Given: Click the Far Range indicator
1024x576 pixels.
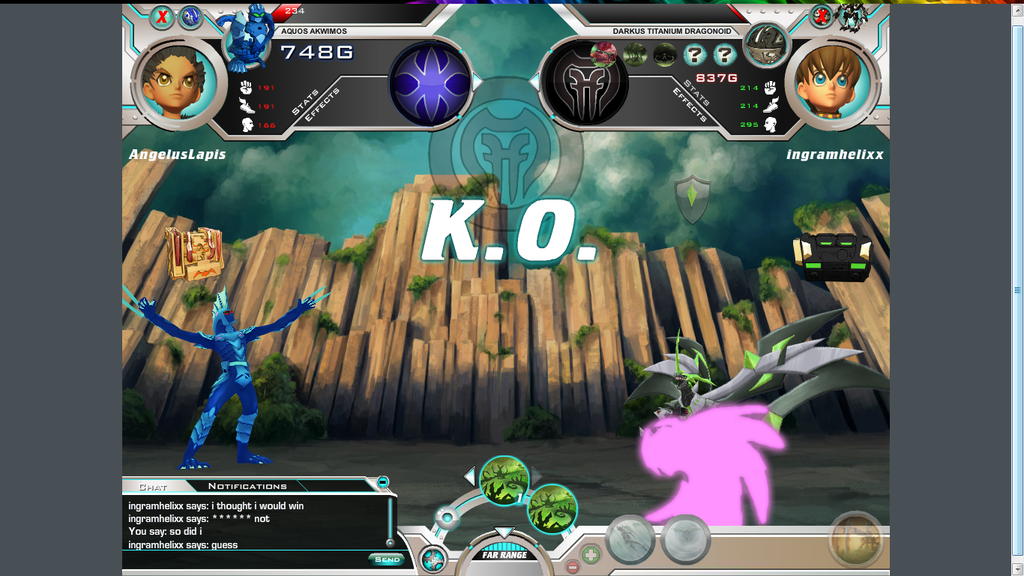Looking at the screenshot, I should 505,555.
